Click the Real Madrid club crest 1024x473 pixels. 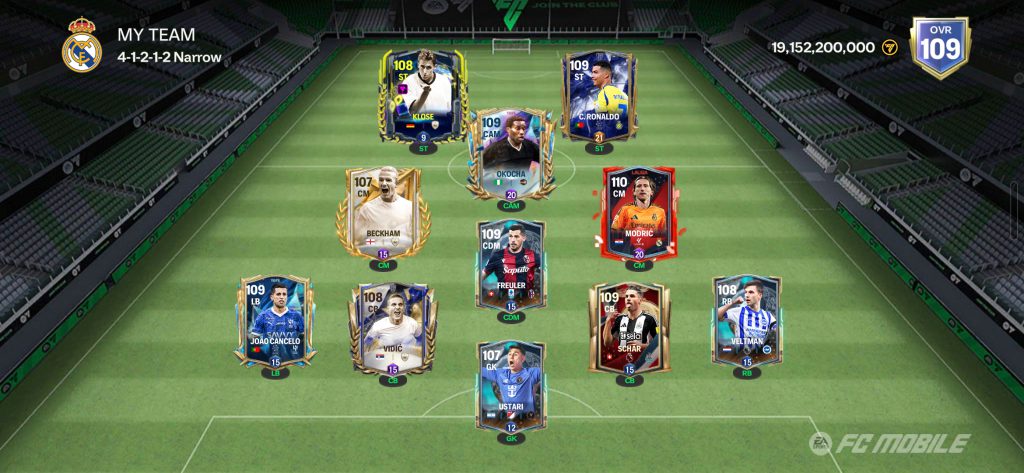click(x=82, y=46)
